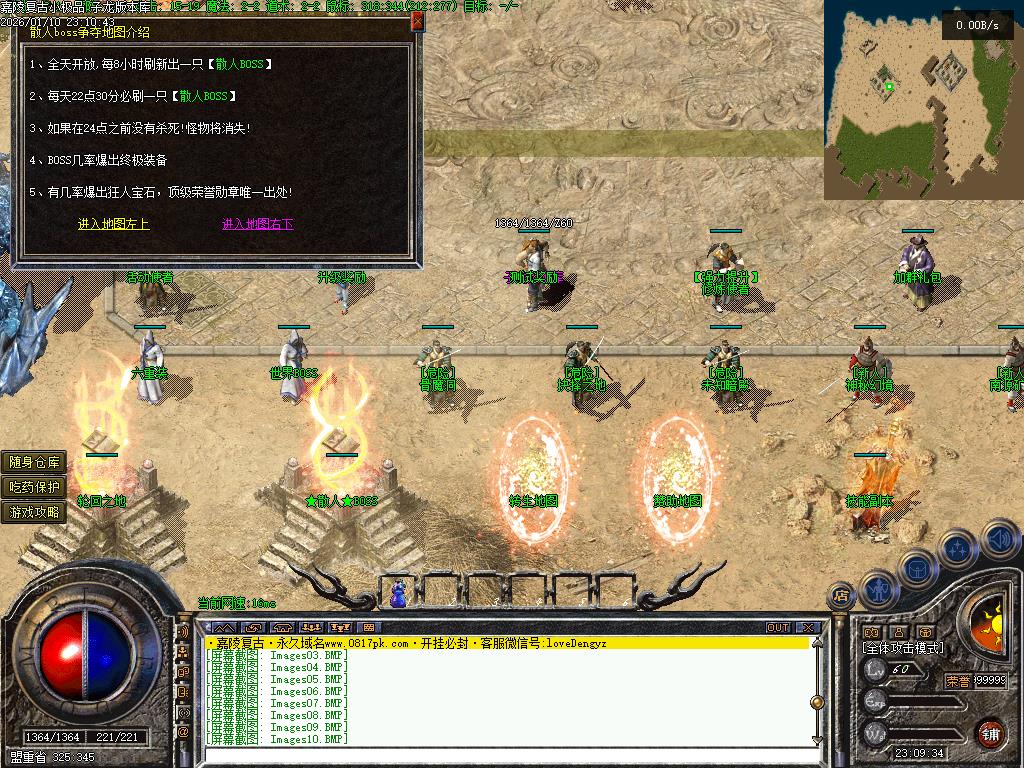The width and height of the screenshot is (1024, 768).
Task: Toggle the 吃药保护 potion protection button
Action: tap(35, 487)
